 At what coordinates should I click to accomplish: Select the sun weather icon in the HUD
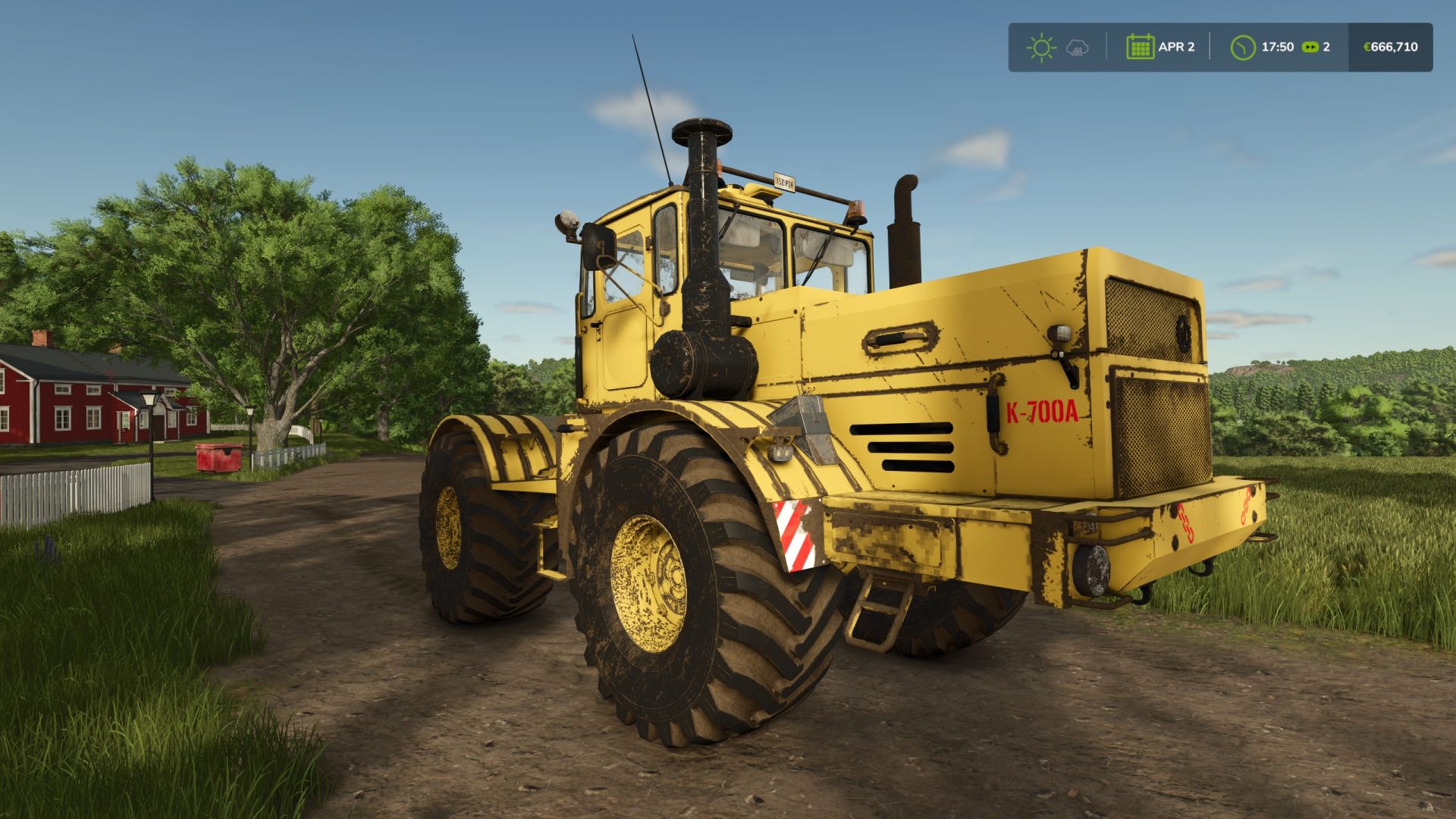click(1043, 47)
